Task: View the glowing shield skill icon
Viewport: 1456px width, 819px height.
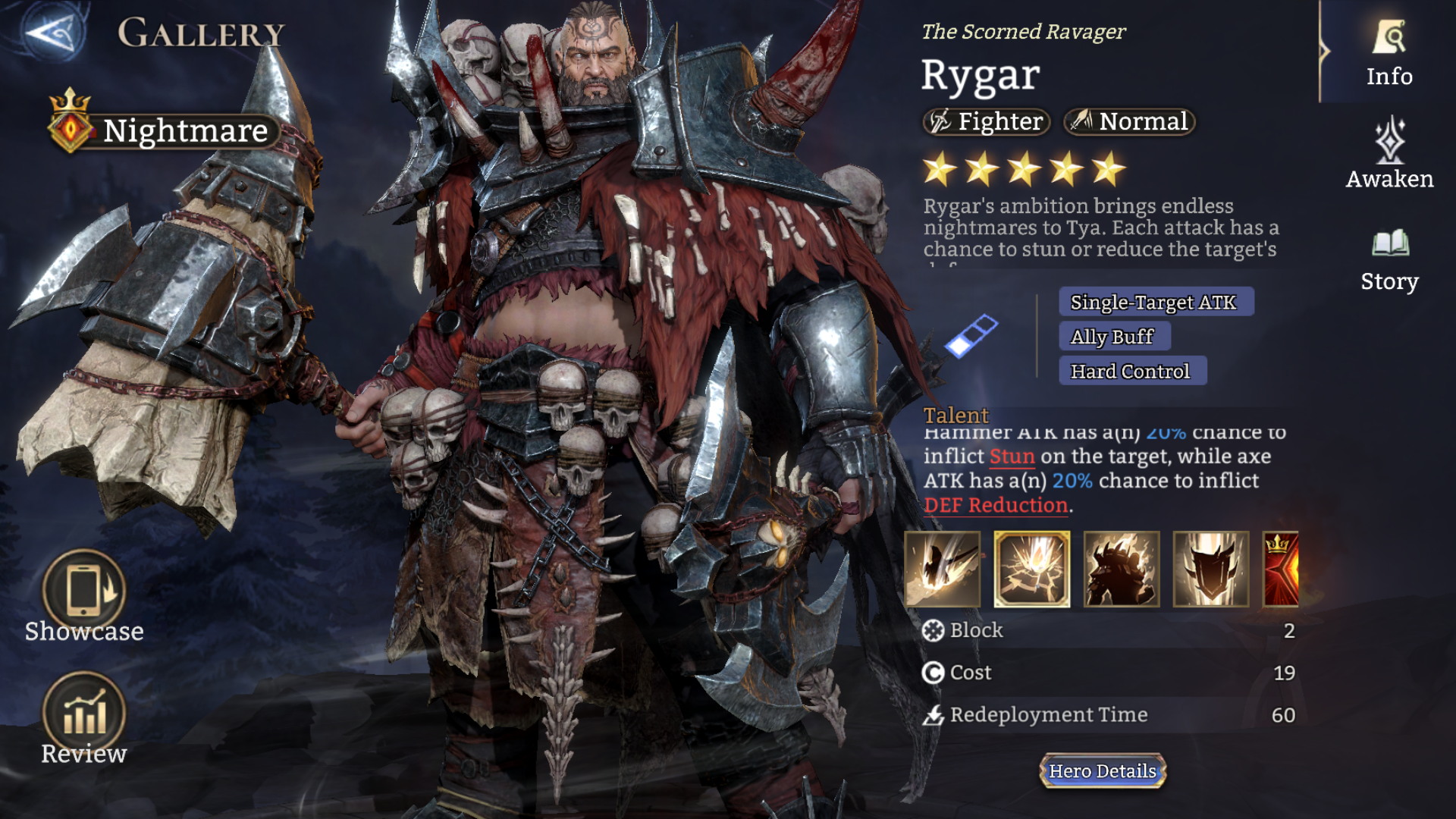Action: [x=1211, y=569]
